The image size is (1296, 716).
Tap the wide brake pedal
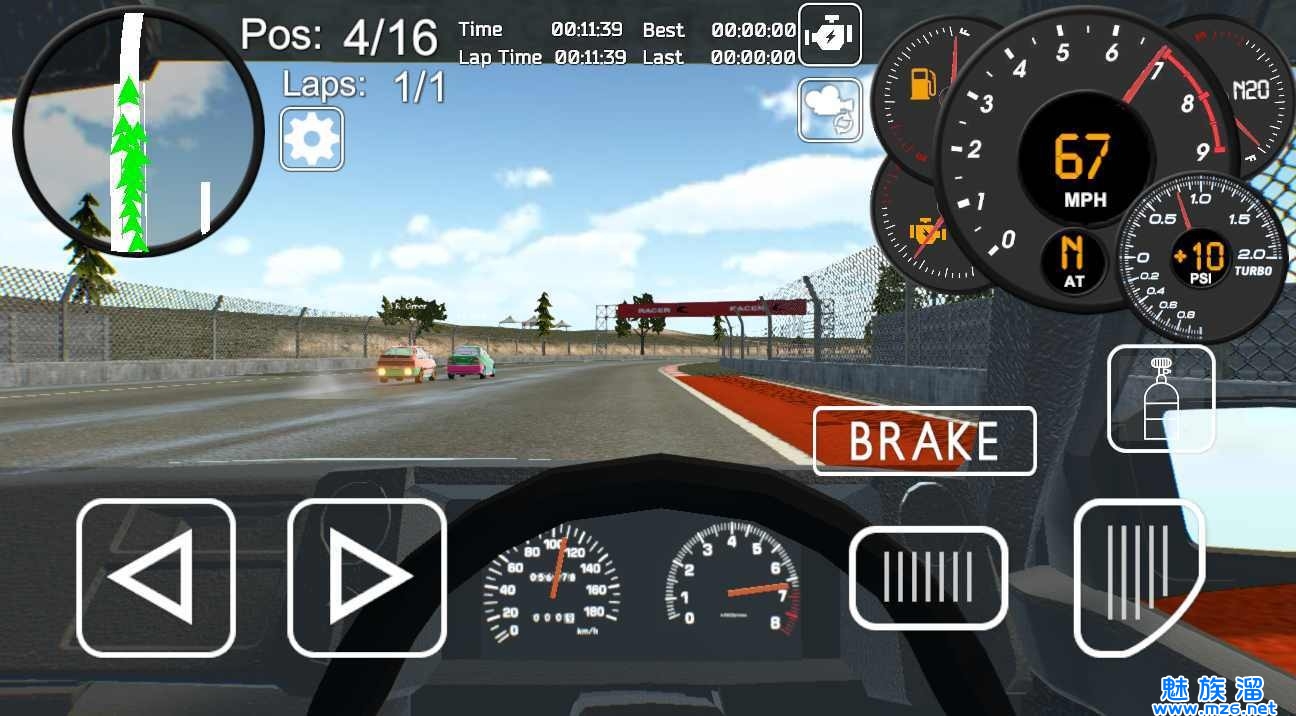point(928,577)
